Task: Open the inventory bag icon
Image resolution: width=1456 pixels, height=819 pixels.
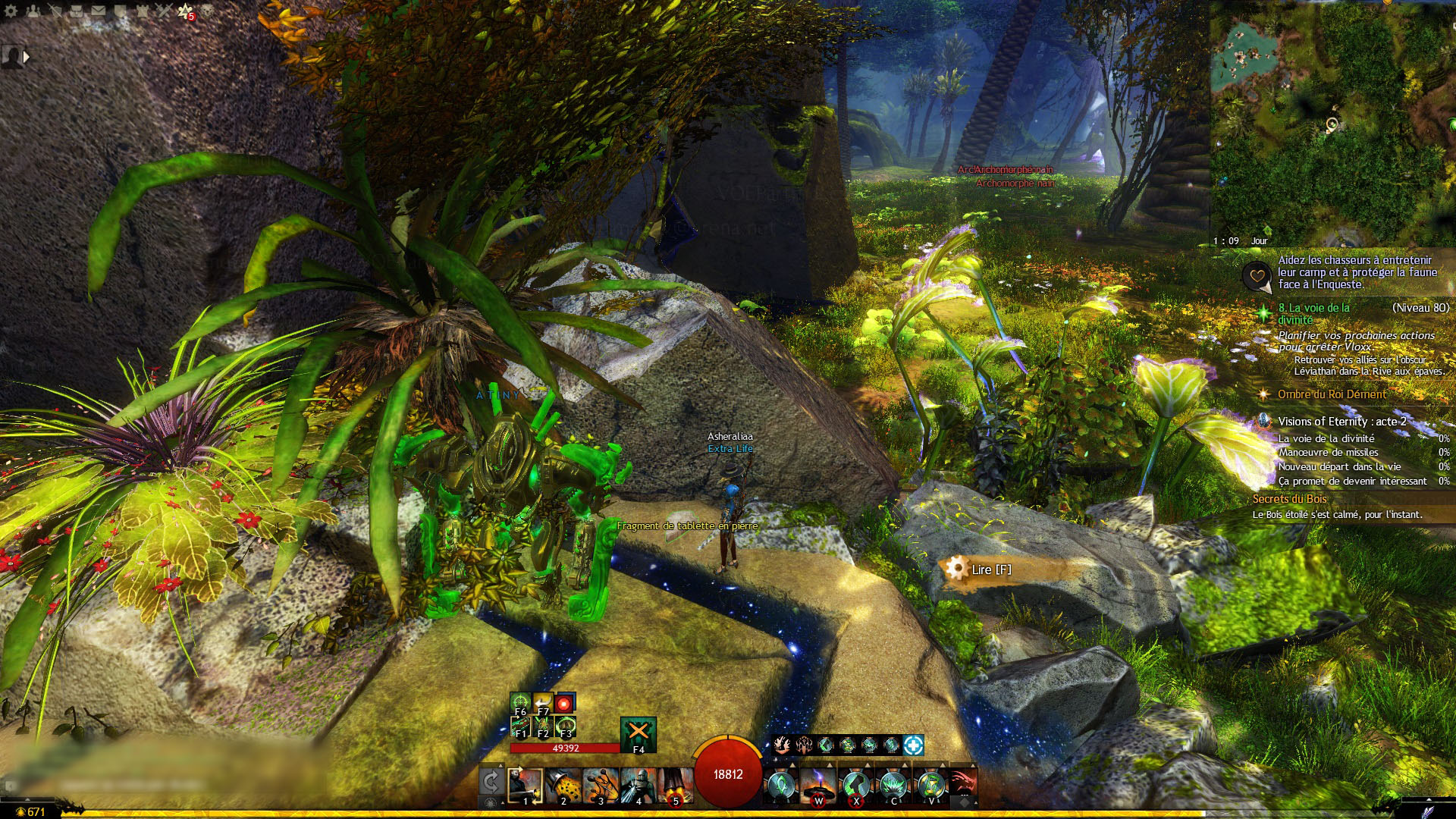Action: (x=77, y=11)
